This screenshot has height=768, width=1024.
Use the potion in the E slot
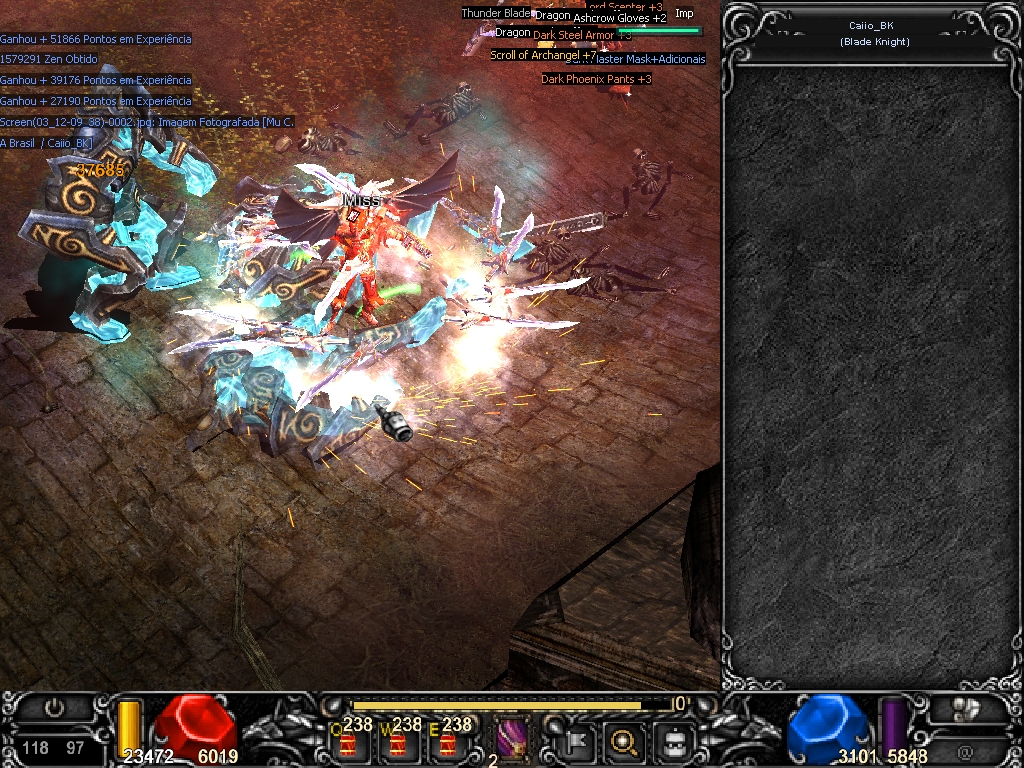(447, 743)
